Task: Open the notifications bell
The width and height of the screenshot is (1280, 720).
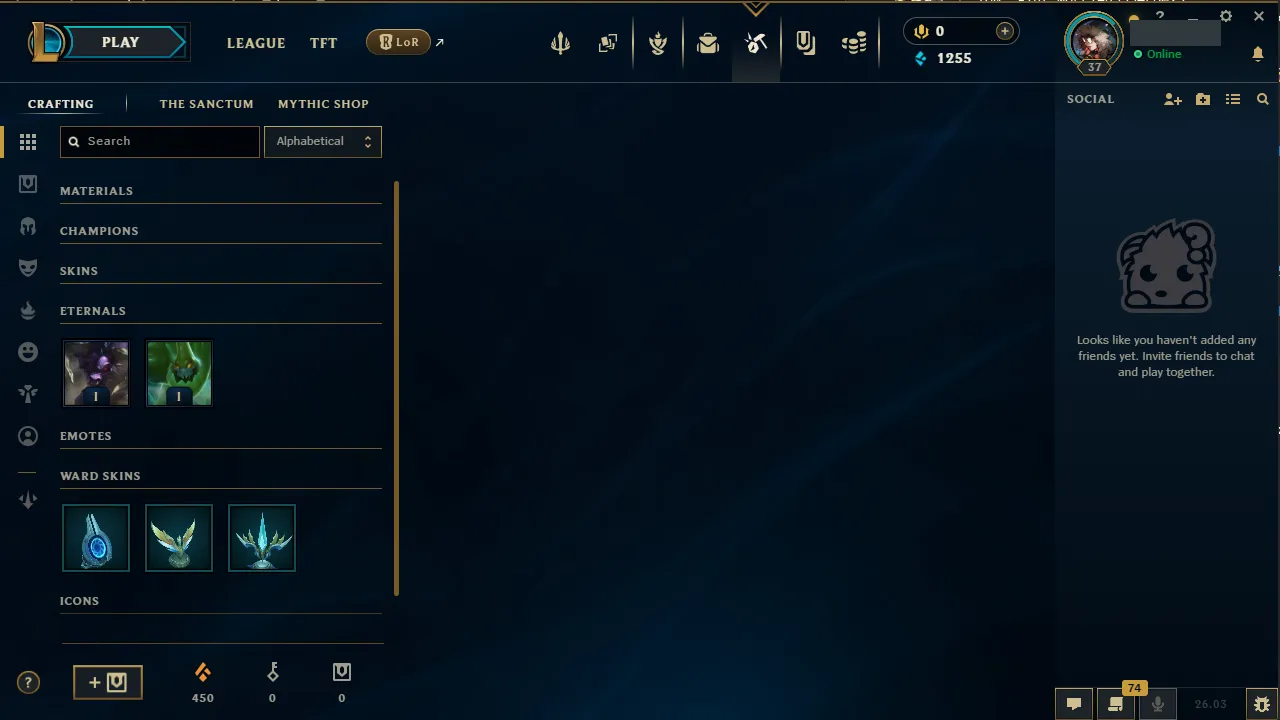Action: (1258, 54)
